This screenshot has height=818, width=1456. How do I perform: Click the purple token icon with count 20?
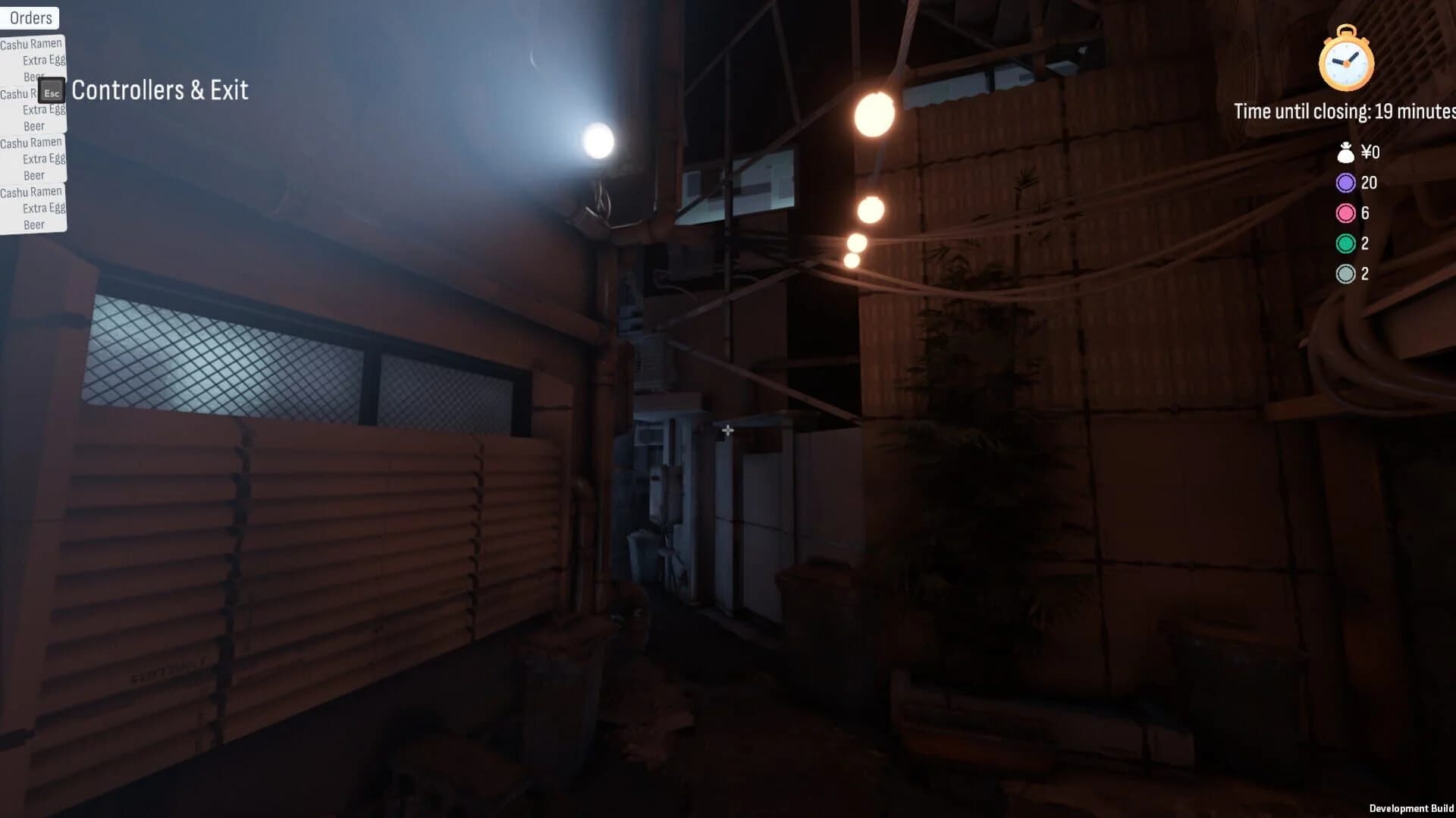(1345, 183)
